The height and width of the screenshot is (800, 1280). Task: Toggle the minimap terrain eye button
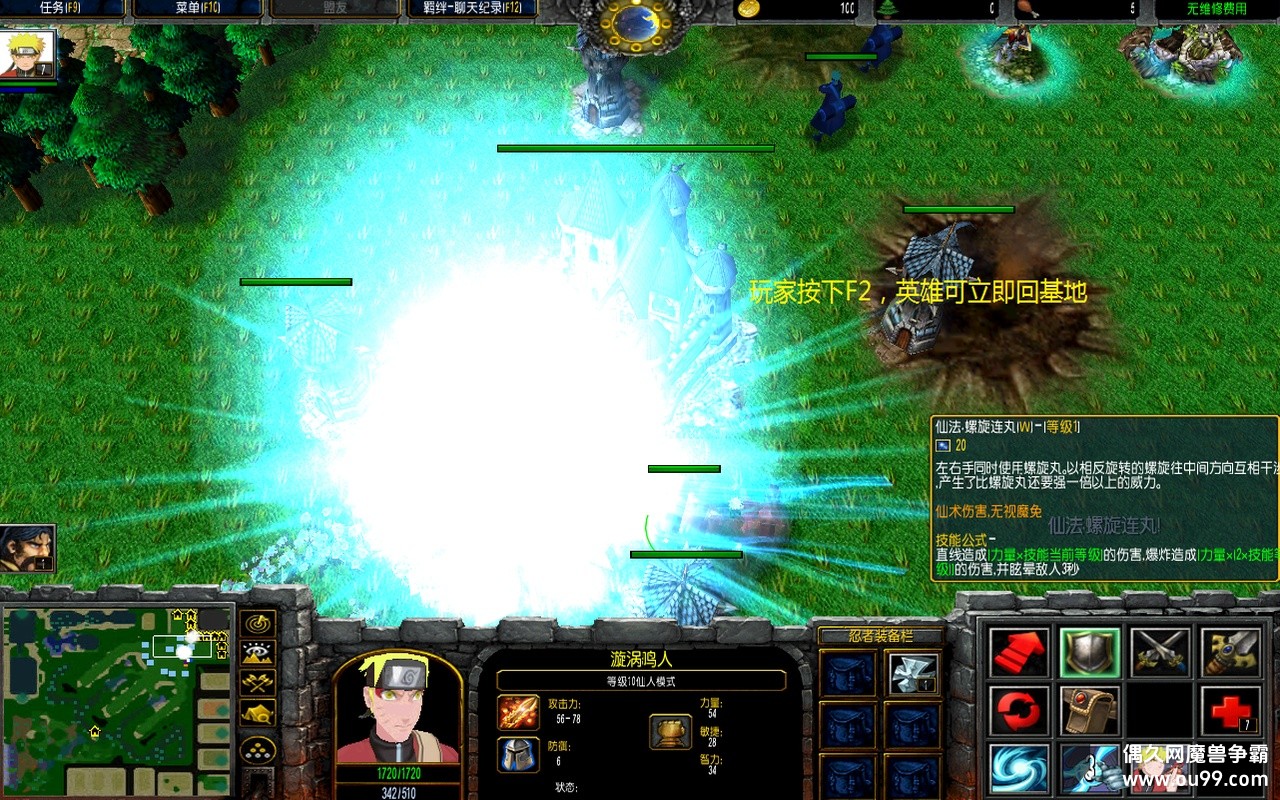click(259, 654)
